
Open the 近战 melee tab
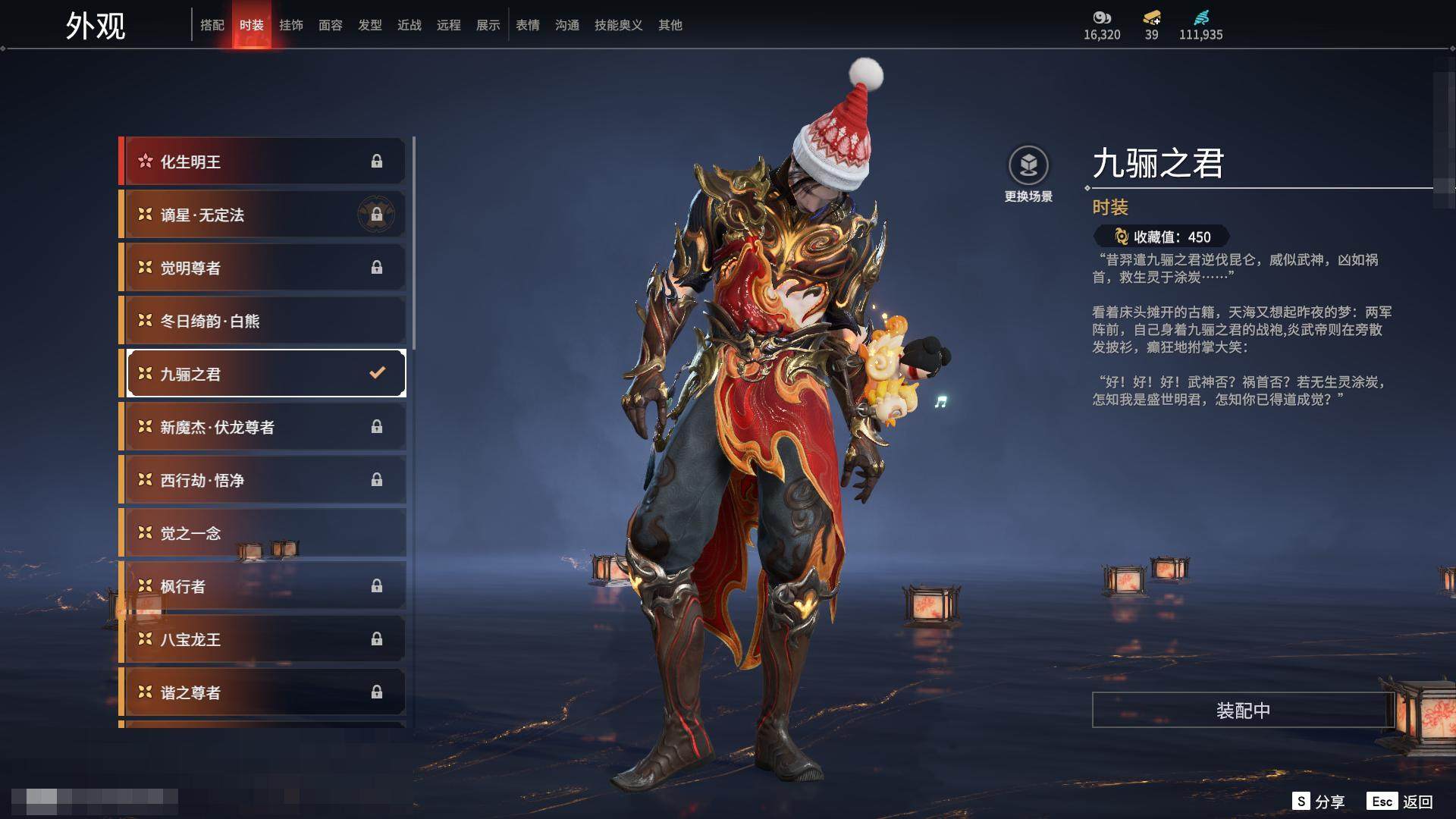click(x=409, y=25)
